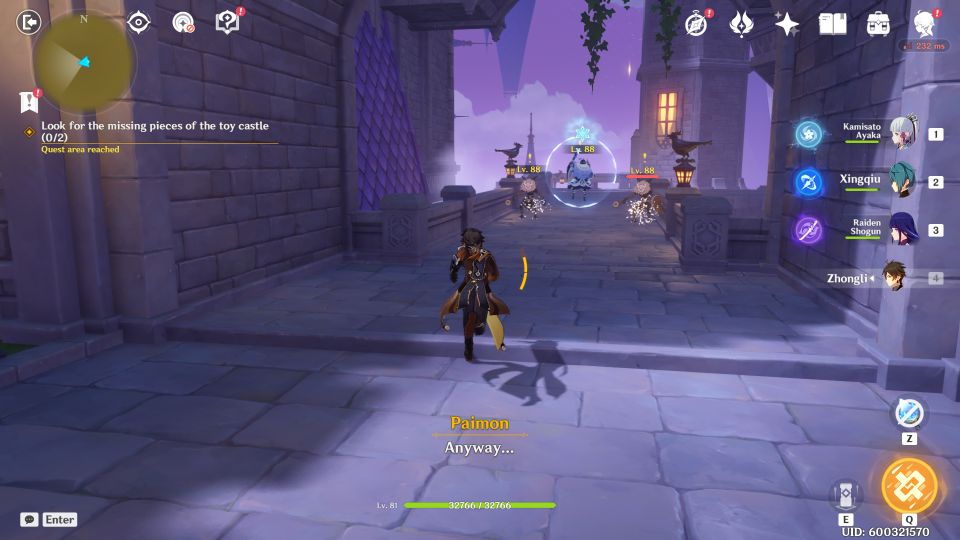Open the question mark tutorial book icon
The height and width of the screenshot is (540, 960).
click(x=228, y=22)
